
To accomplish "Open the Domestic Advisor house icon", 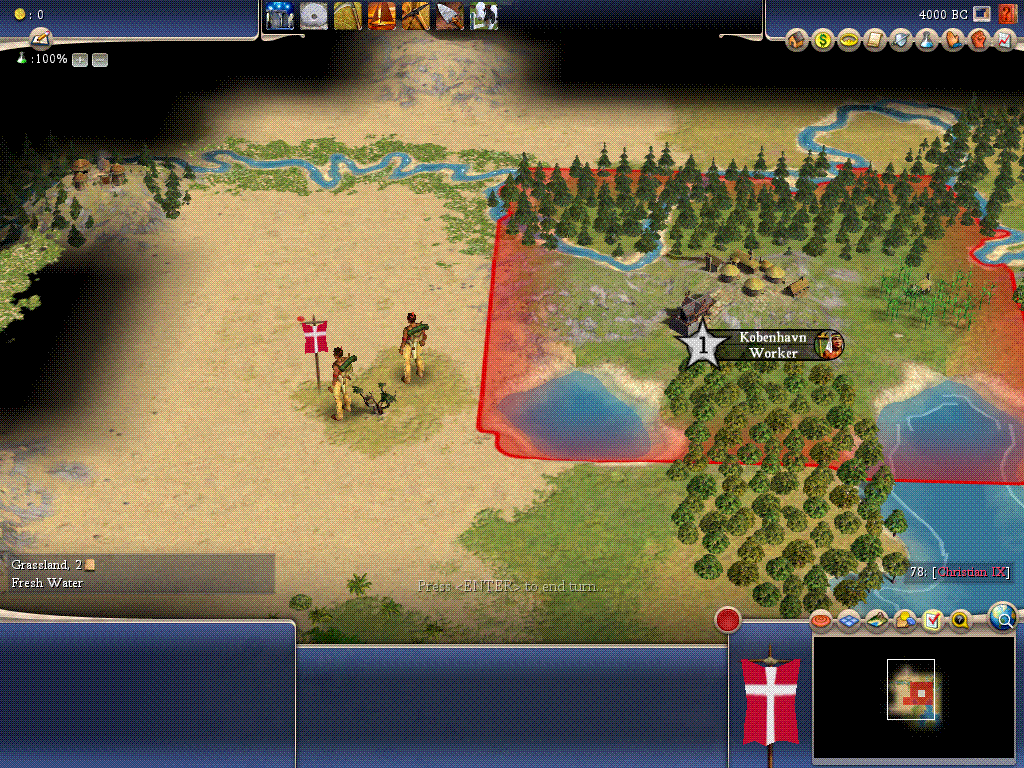I will tap(797, 41).
